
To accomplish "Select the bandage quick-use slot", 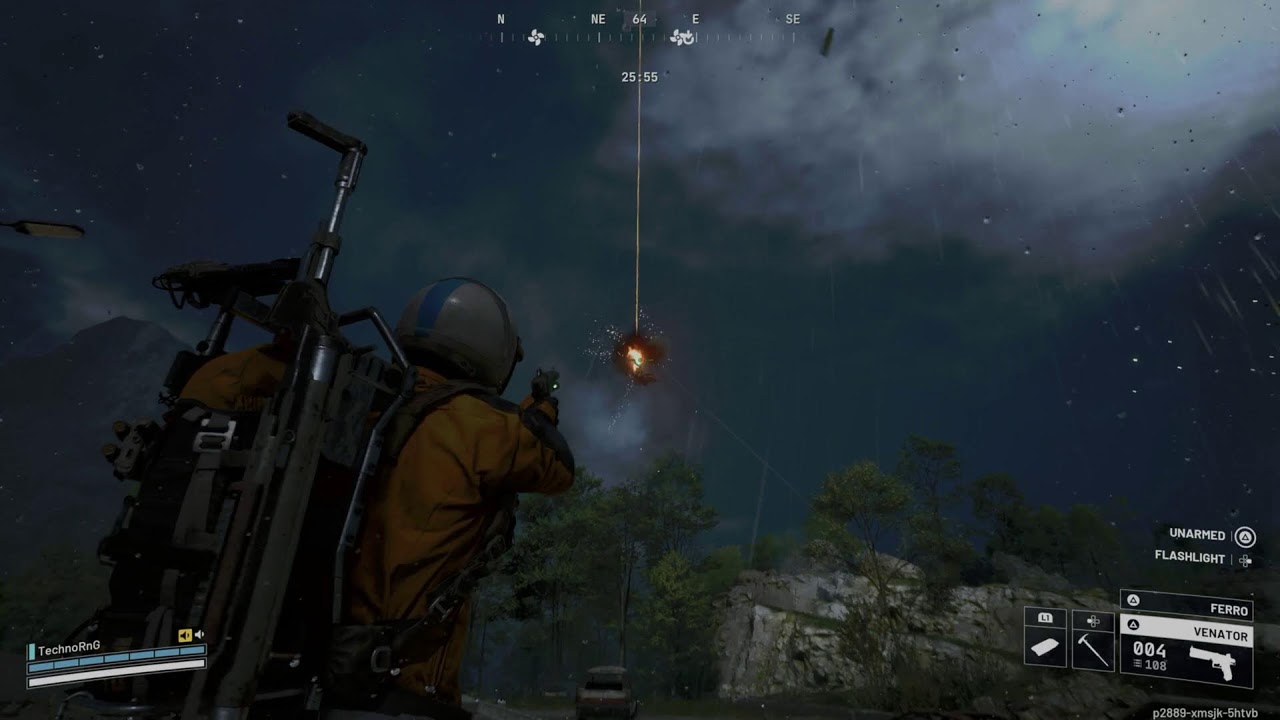I will [x=1045, y=647].
